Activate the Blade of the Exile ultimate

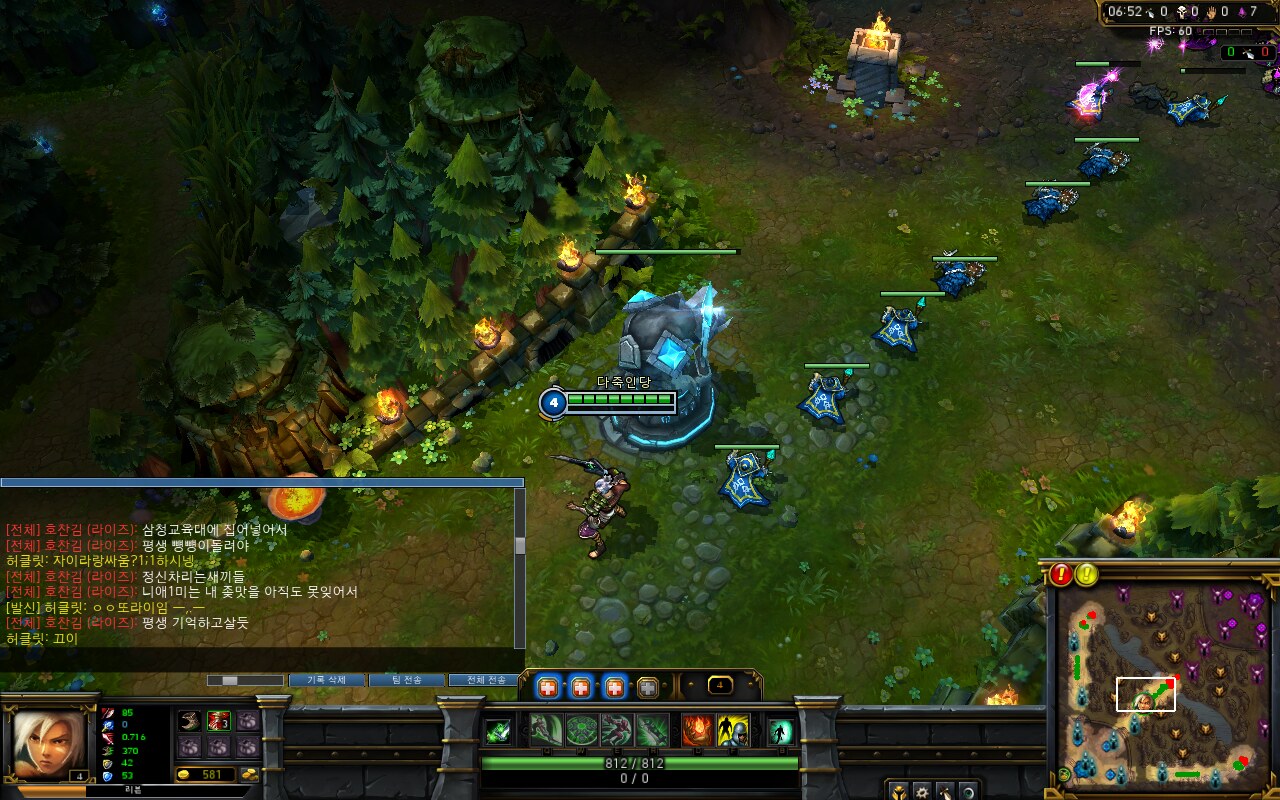(652, 730)
